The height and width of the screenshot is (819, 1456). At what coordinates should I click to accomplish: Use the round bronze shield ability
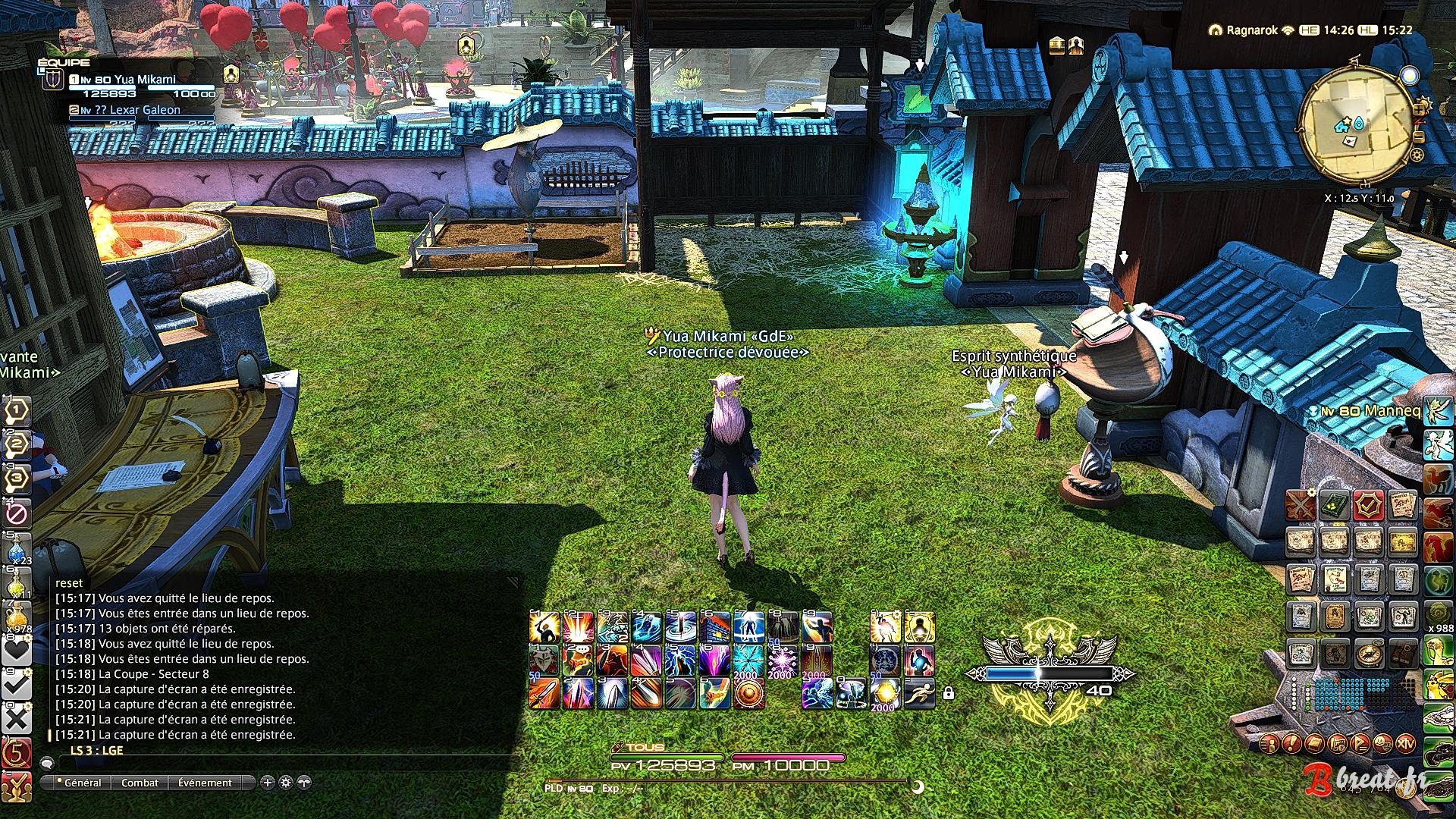pyautogui.click(x=748, y=693)
